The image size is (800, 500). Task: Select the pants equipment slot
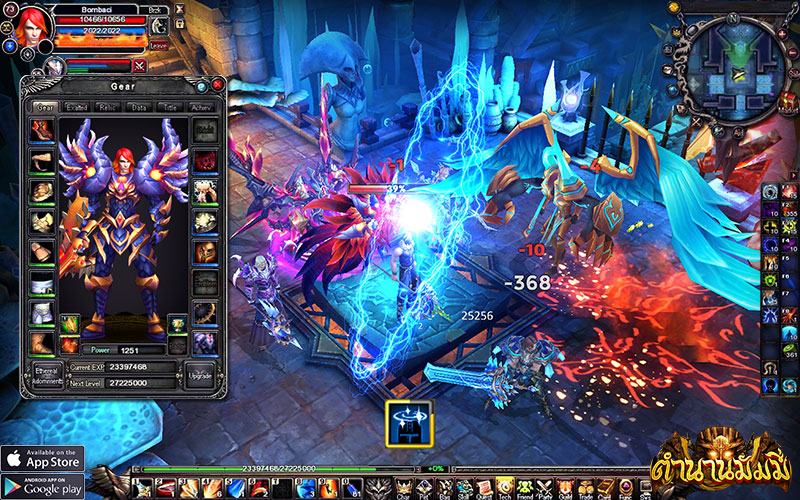(42, 315)
